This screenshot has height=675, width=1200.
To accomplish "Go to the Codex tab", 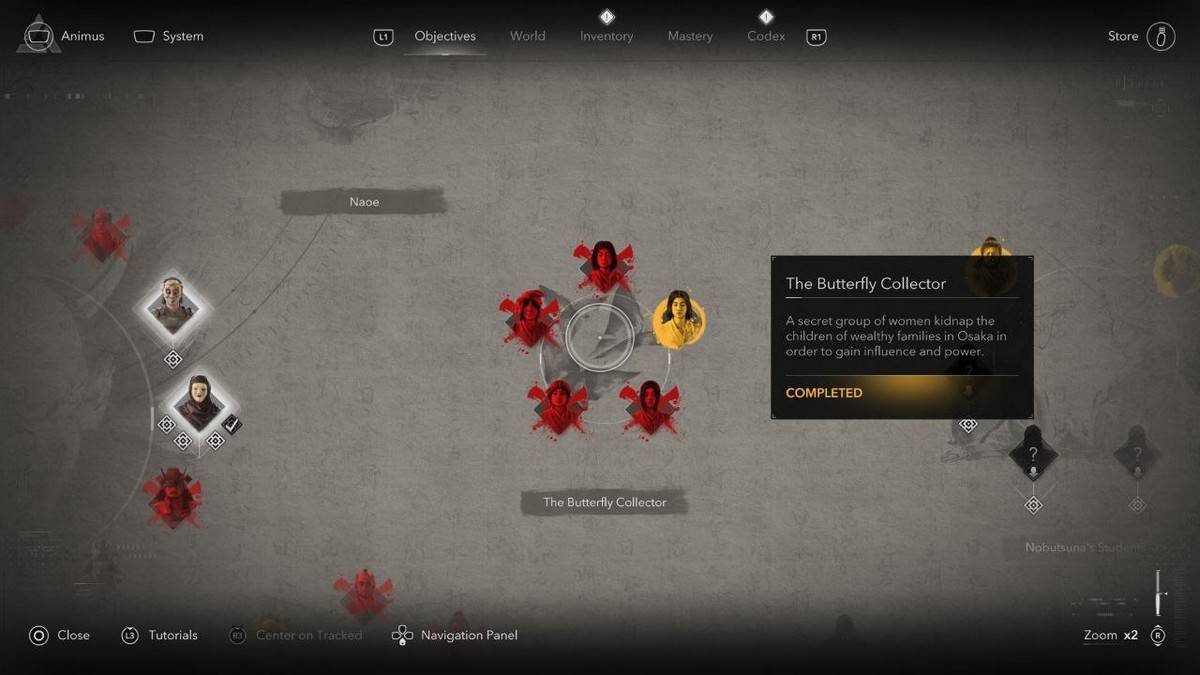I will coord(765,36).
